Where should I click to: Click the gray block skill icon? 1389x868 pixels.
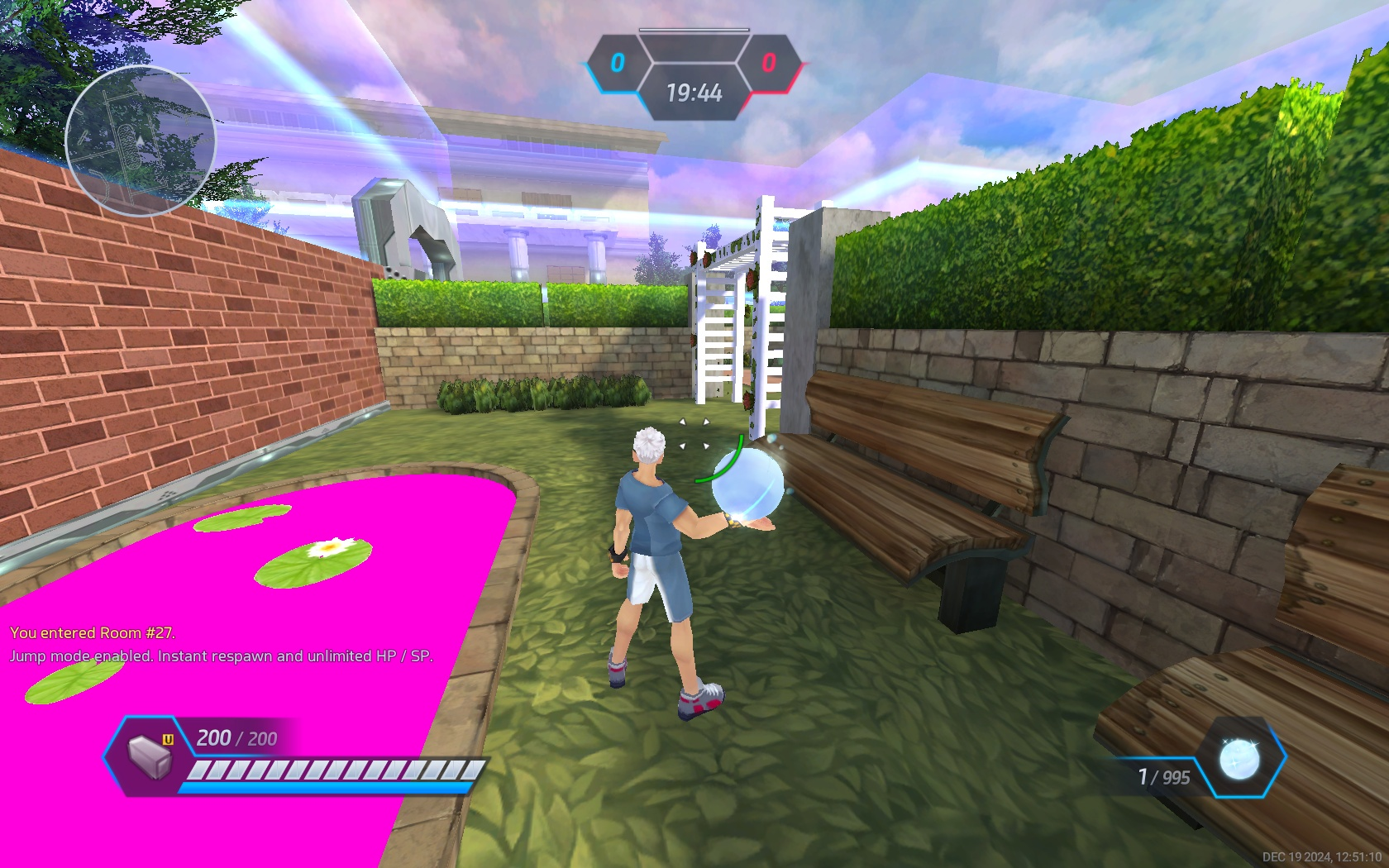[x=150, y=756]
